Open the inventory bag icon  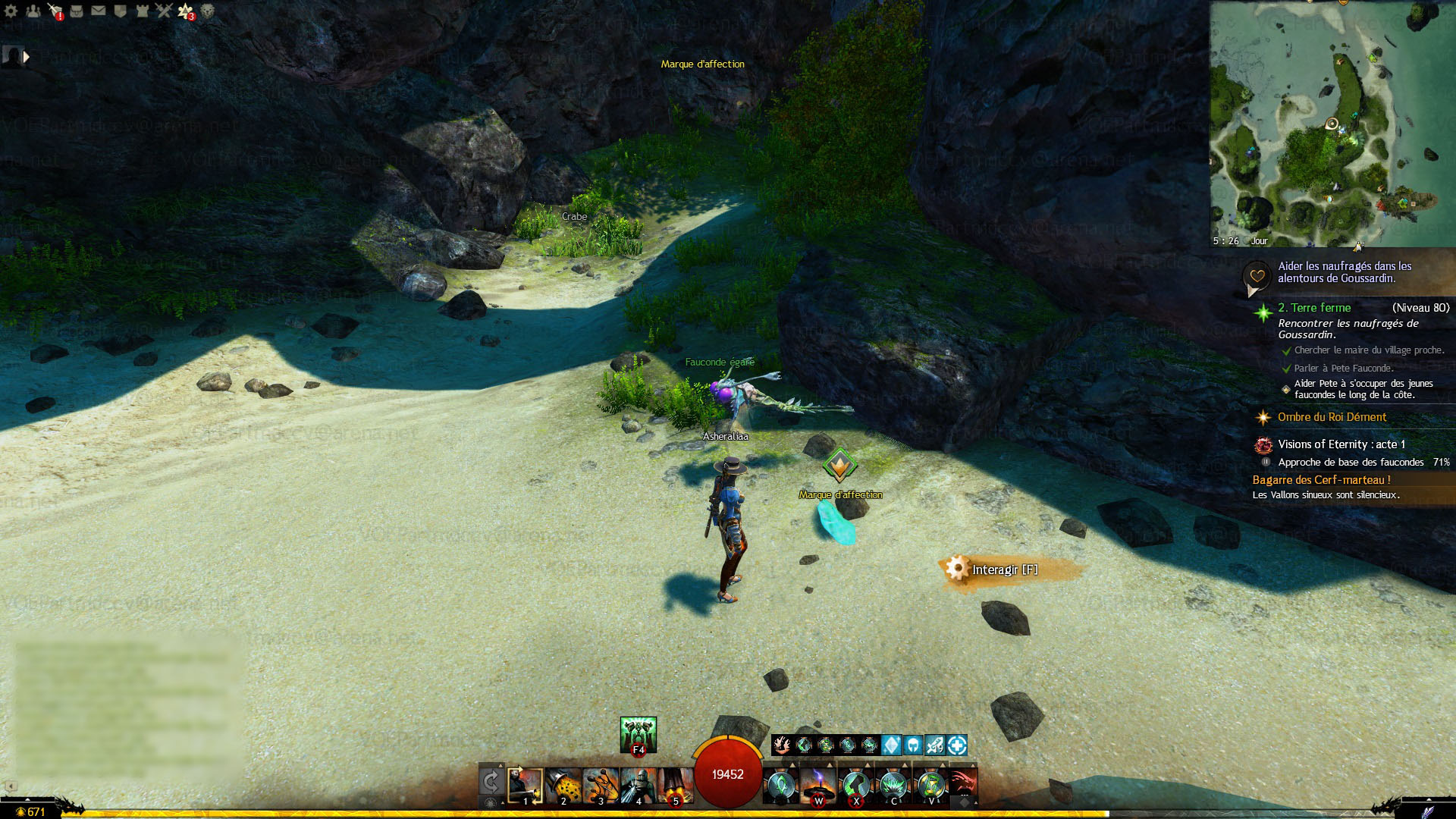[x=77, y=11]
